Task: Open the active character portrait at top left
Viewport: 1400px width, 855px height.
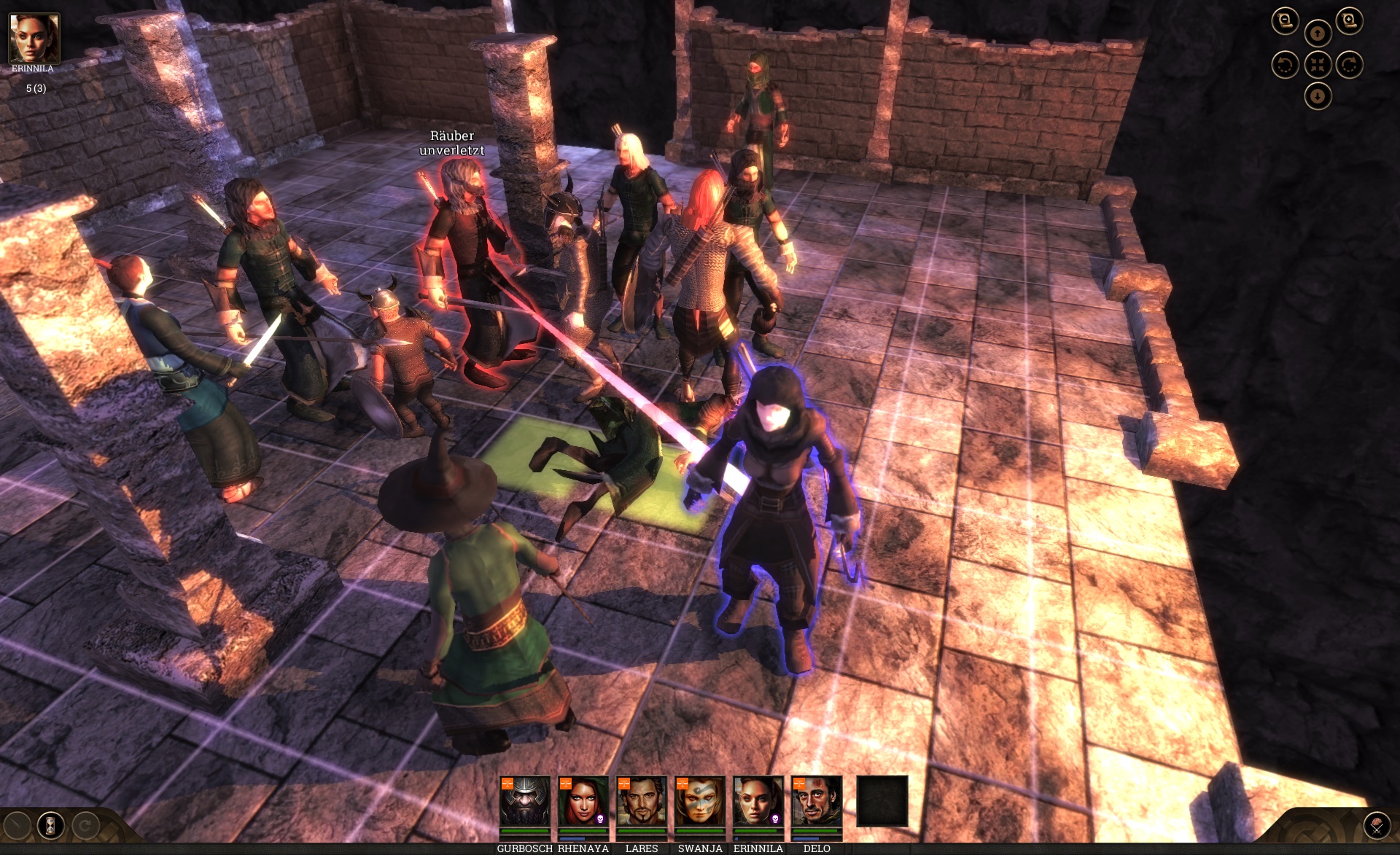Action: pos(34,38)
